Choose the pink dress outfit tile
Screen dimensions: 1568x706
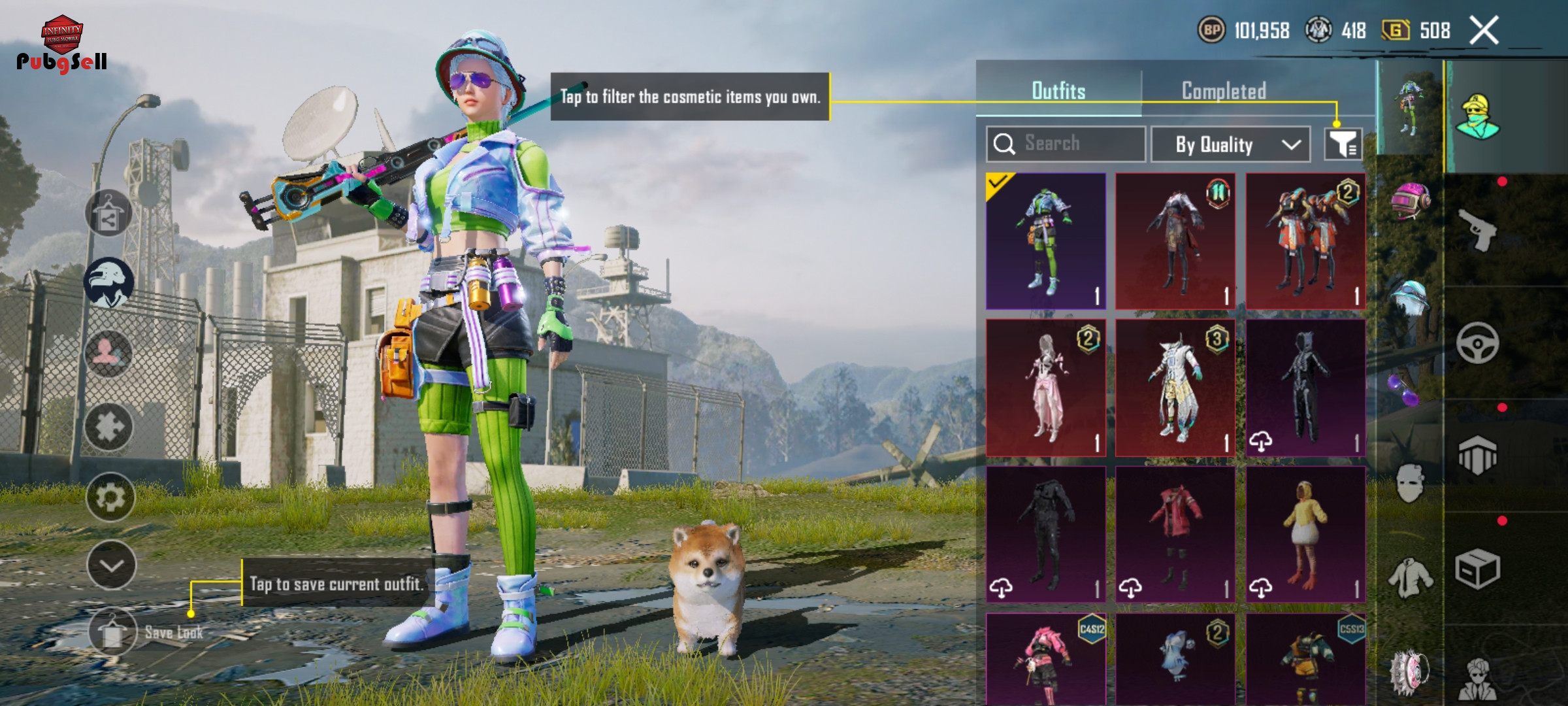tap(1046, 388)
